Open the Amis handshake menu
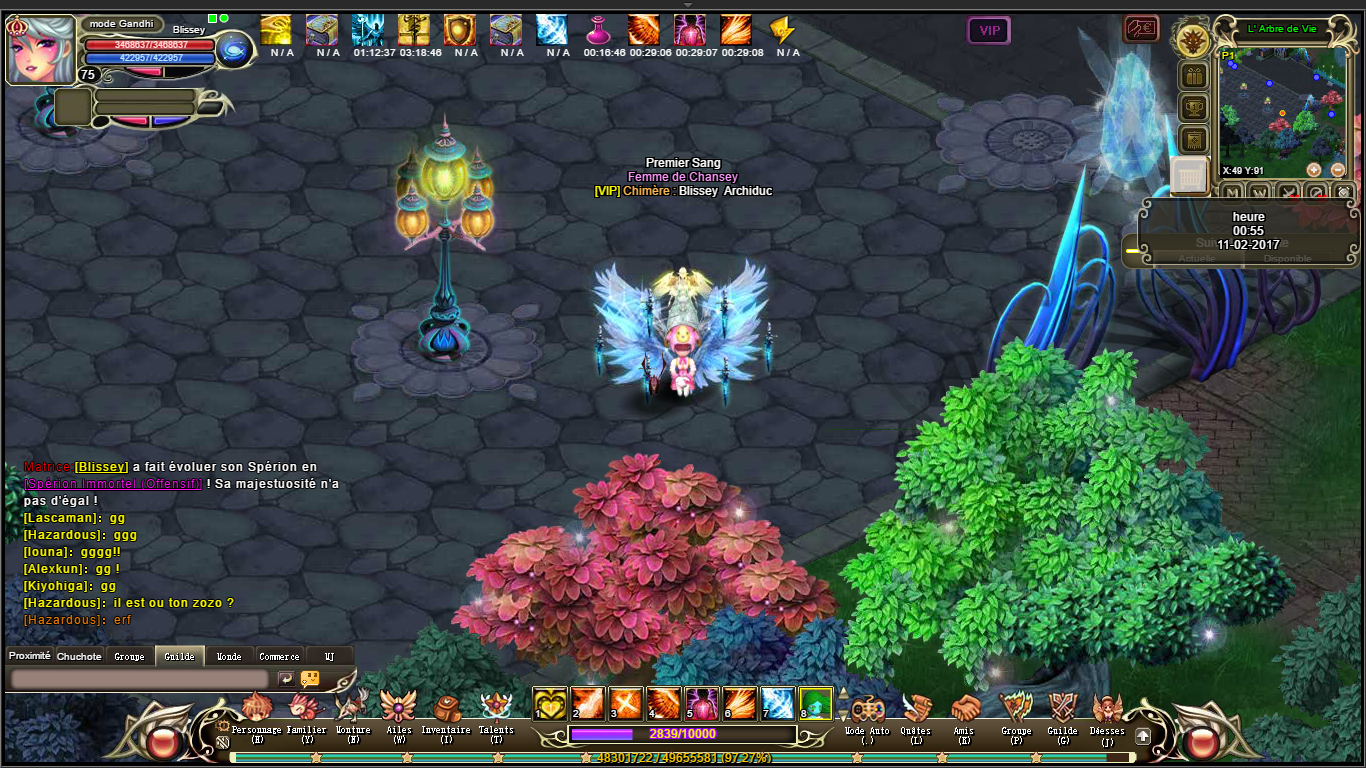The width and height of the screenshot is (1366, 768). 964,708
